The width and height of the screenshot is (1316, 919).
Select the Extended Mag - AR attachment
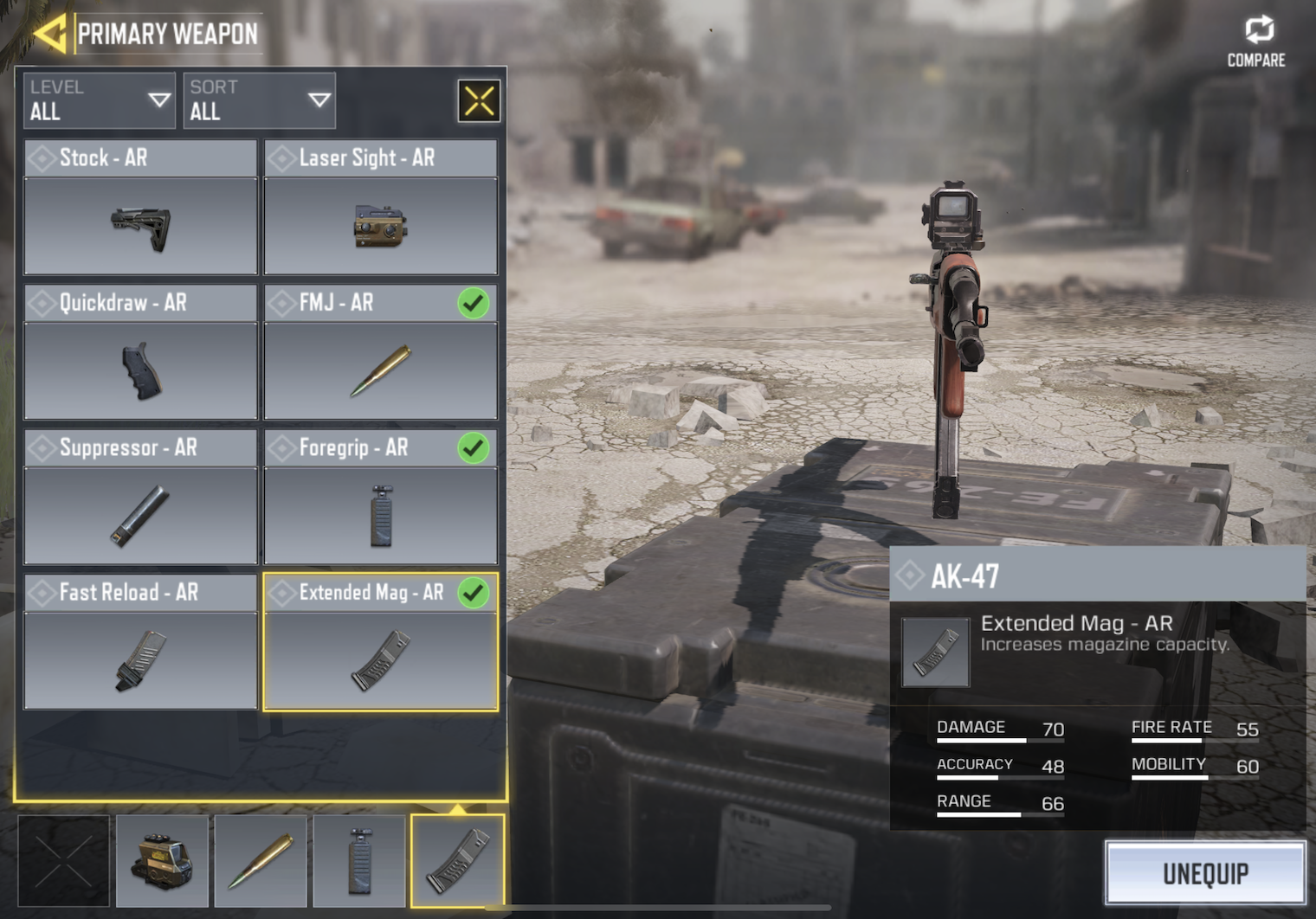click(x=380, y=642)
